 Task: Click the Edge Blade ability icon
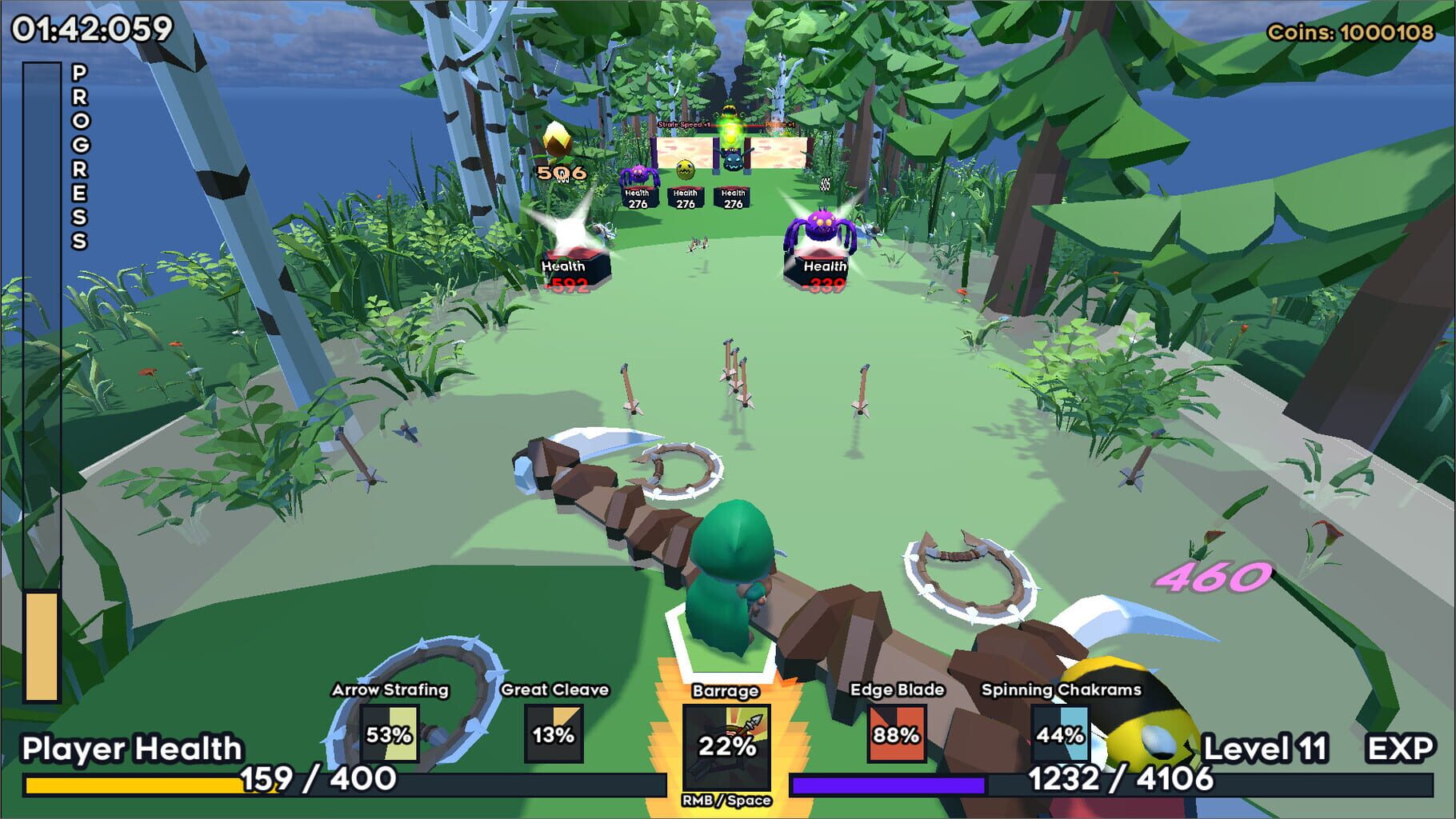(x=896, y=733)
